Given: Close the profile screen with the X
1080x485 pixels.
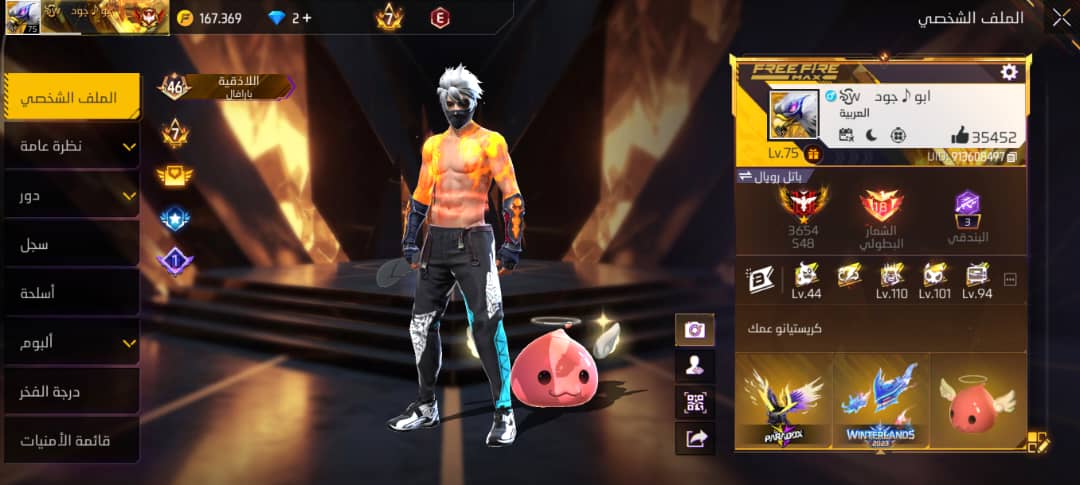Looking at the screenshot, I should [x=1061, y=18].
